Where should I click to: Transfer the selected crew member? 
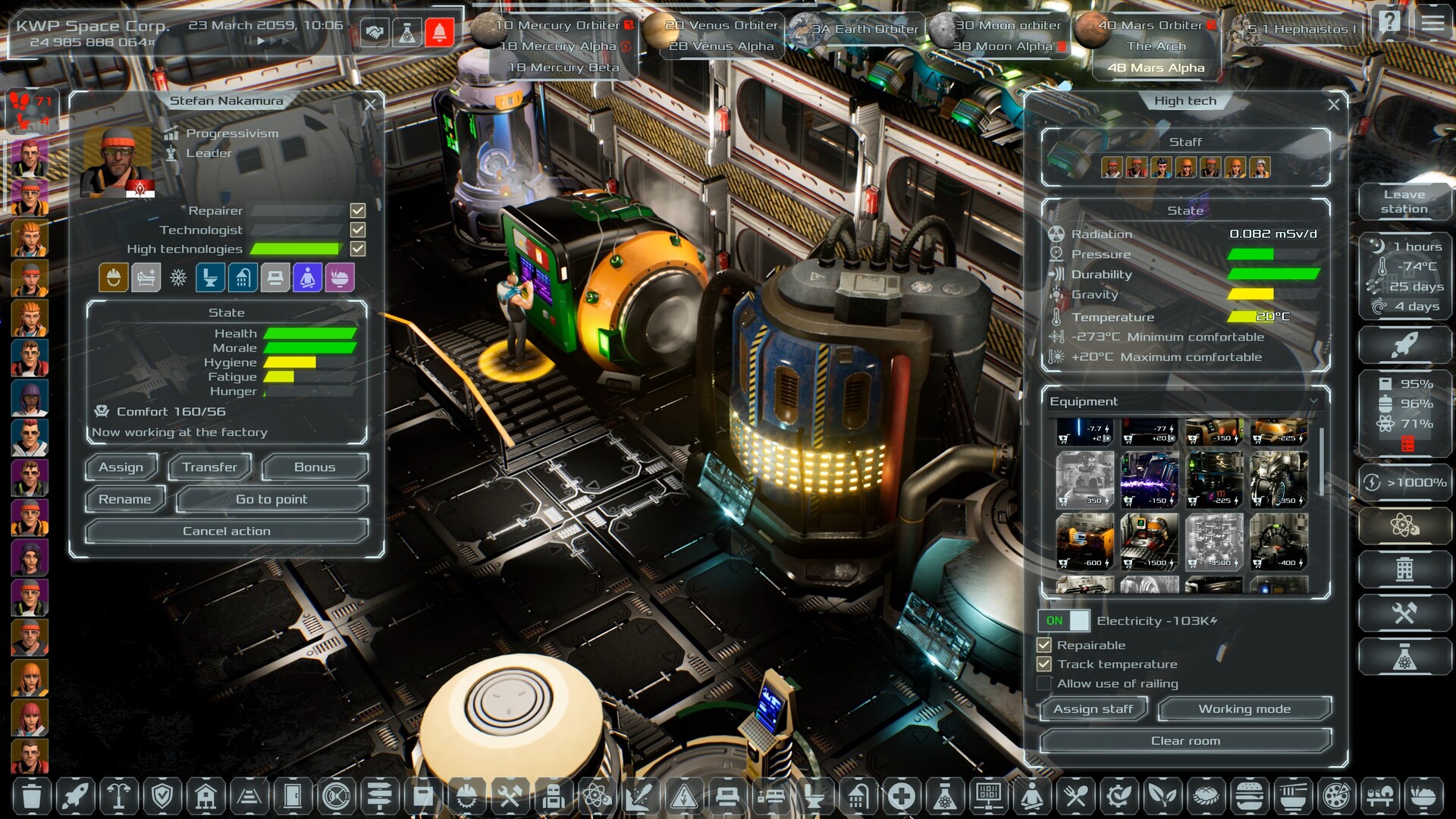point(209,467)
